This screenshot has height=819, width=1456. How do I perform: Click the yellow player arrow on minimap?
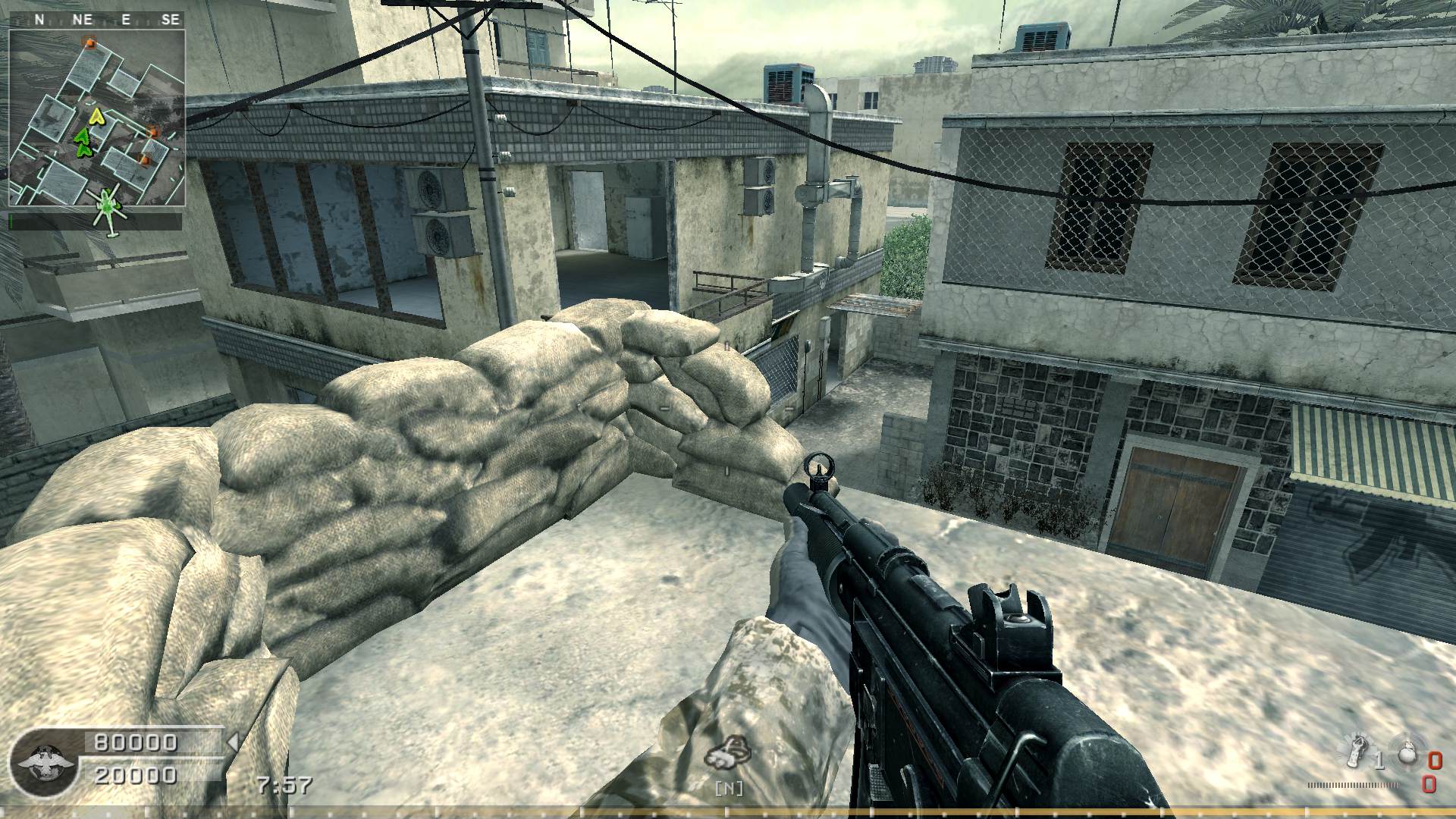click(96, 116)
